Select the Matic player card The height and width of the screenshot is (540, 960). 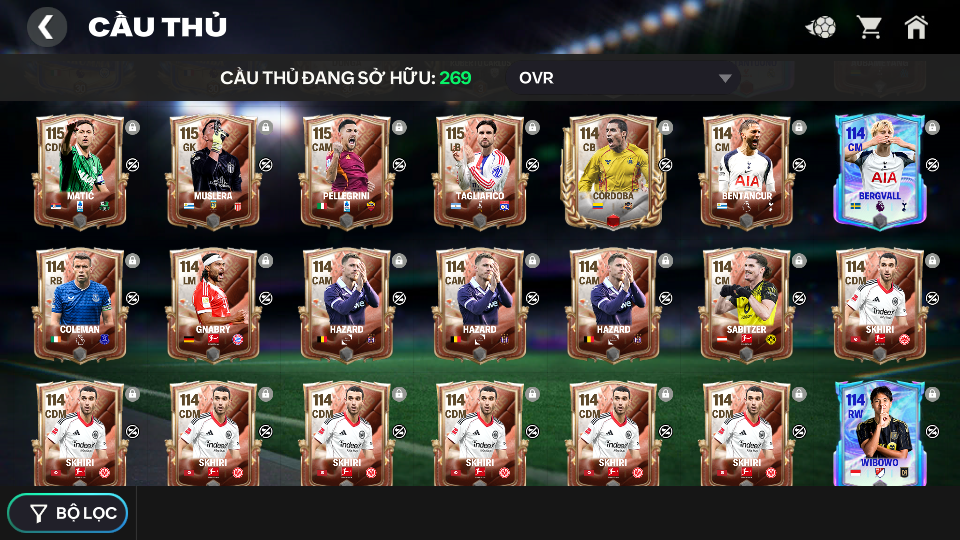point(79,172)
